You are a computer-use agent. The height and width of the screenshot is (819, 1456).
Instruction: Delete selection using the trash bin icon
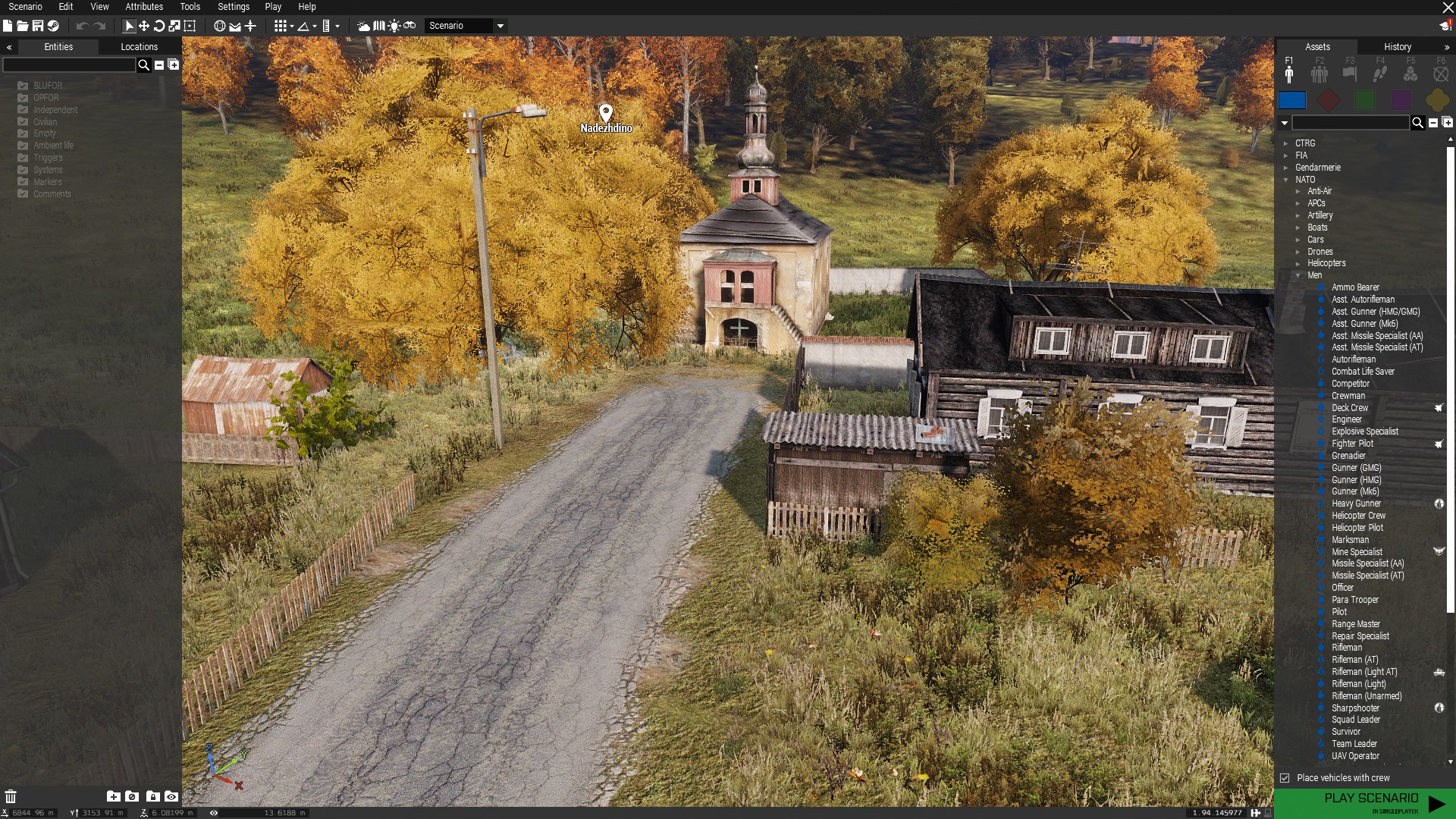point(11,796)
